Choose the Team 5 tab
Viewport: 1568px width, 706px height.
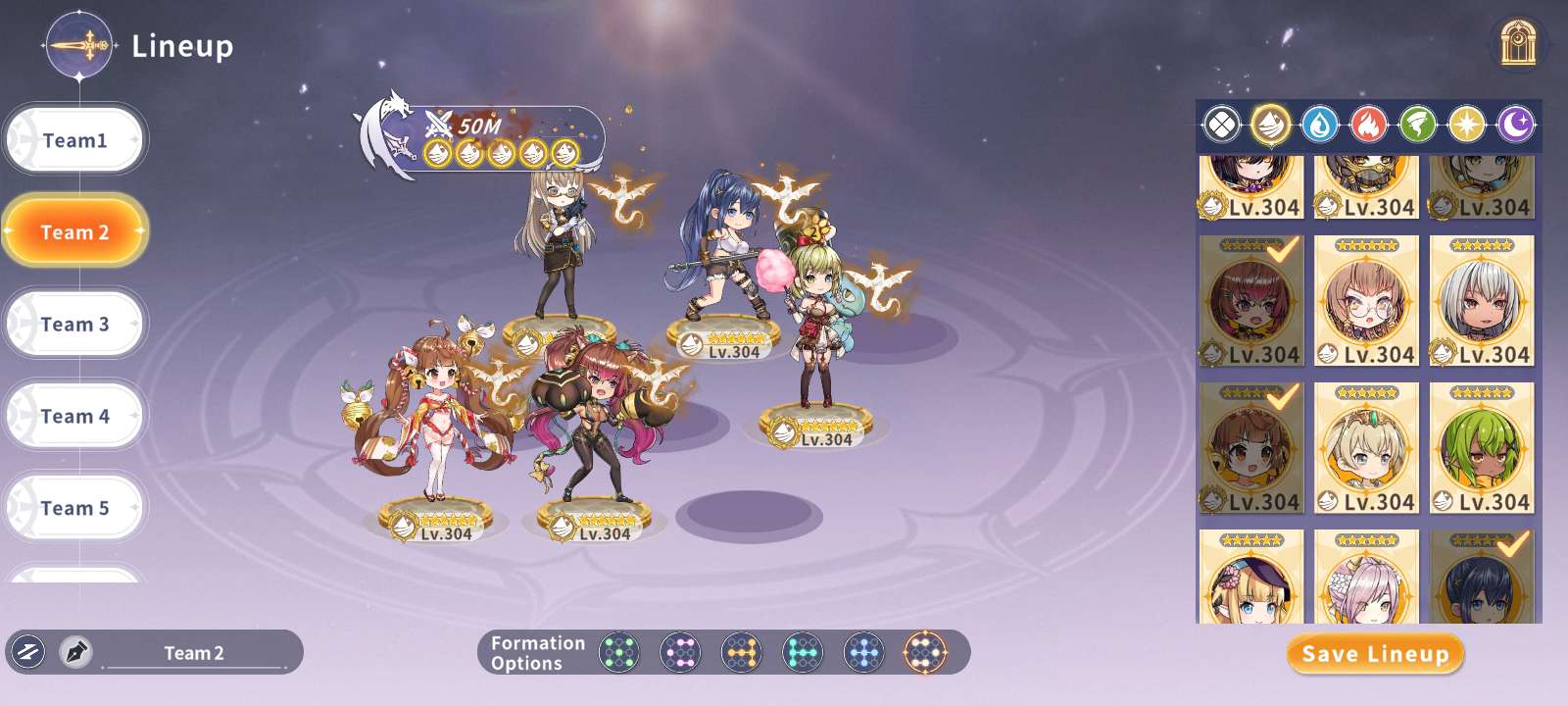[75, 508]
